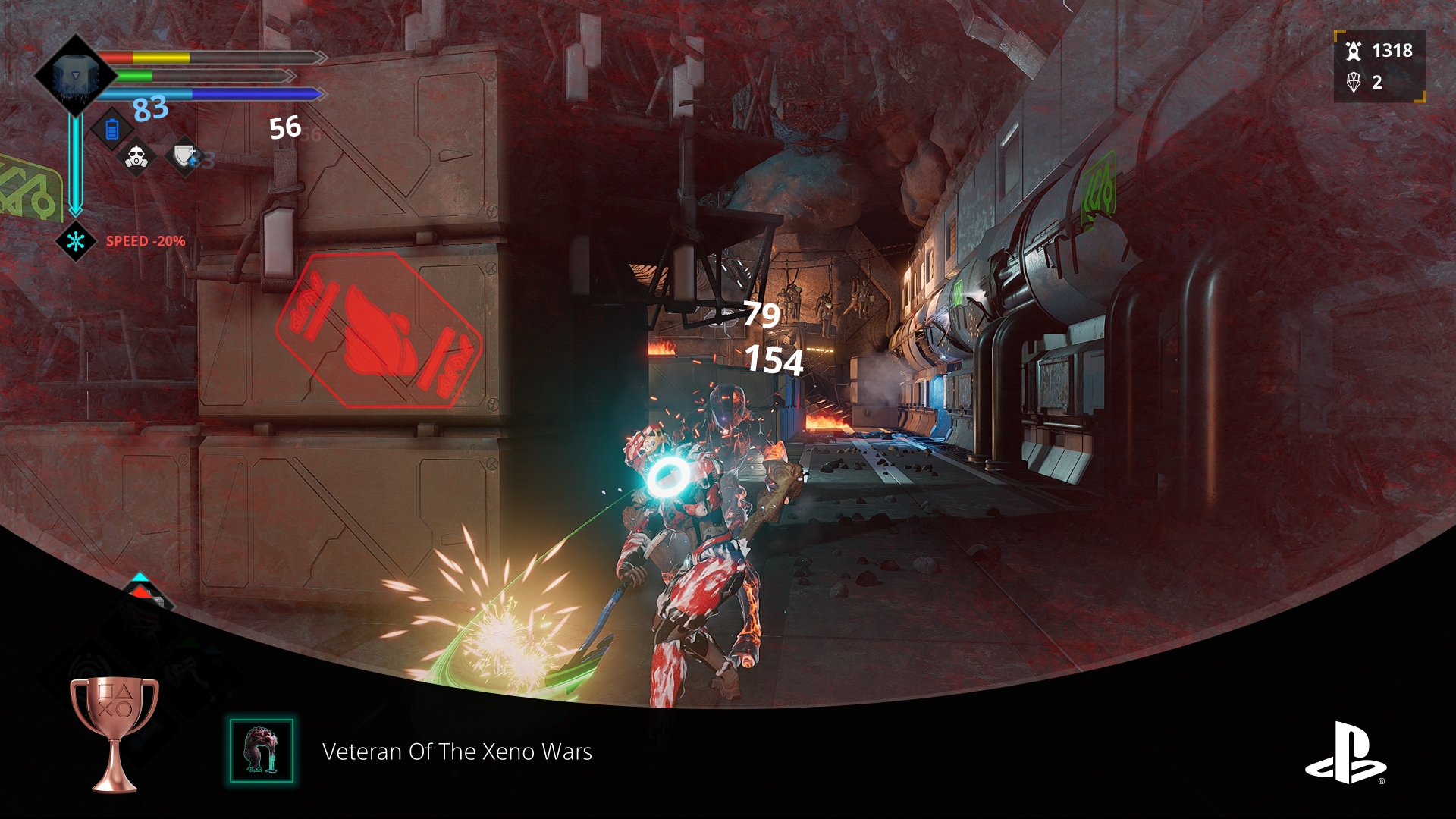Click the bronze trophy cup icon

click(115, 733)
